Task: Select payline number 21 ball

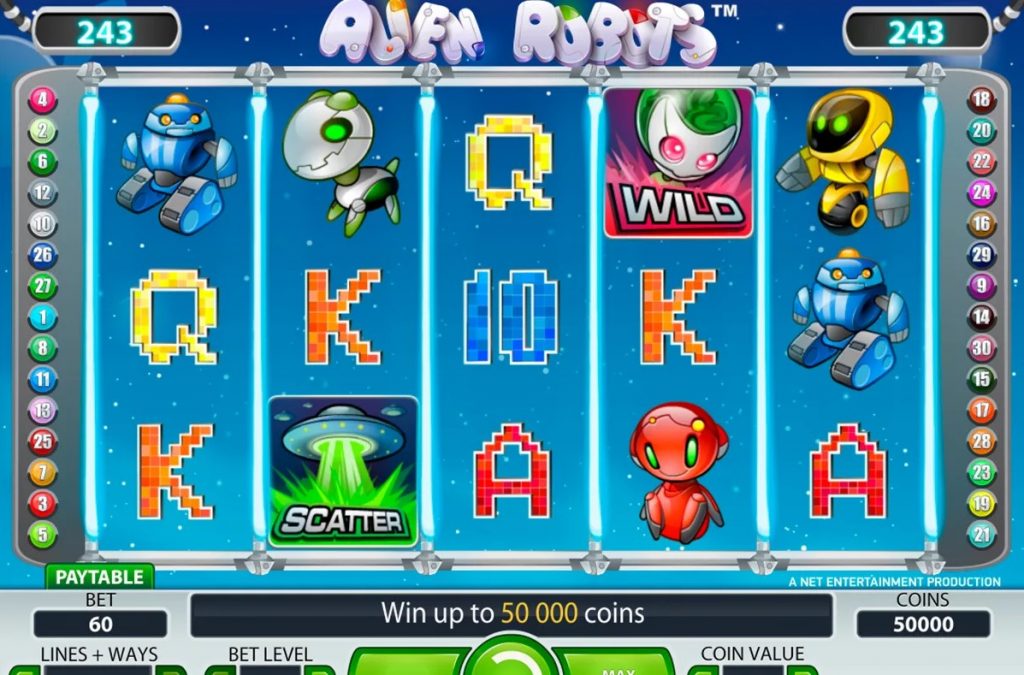Action: (981, 534)
